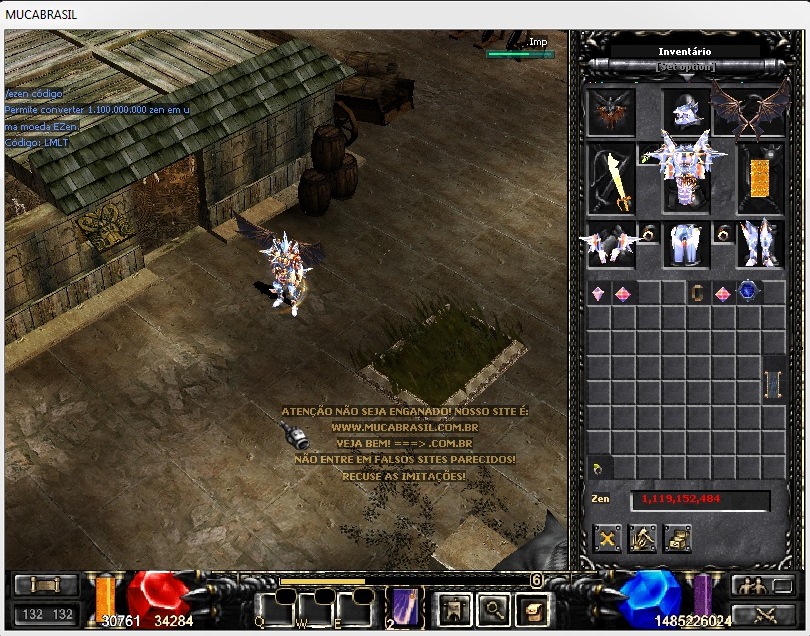Open the treasure chest store button
The image size is (810, 636).
[x=677, y=539]
